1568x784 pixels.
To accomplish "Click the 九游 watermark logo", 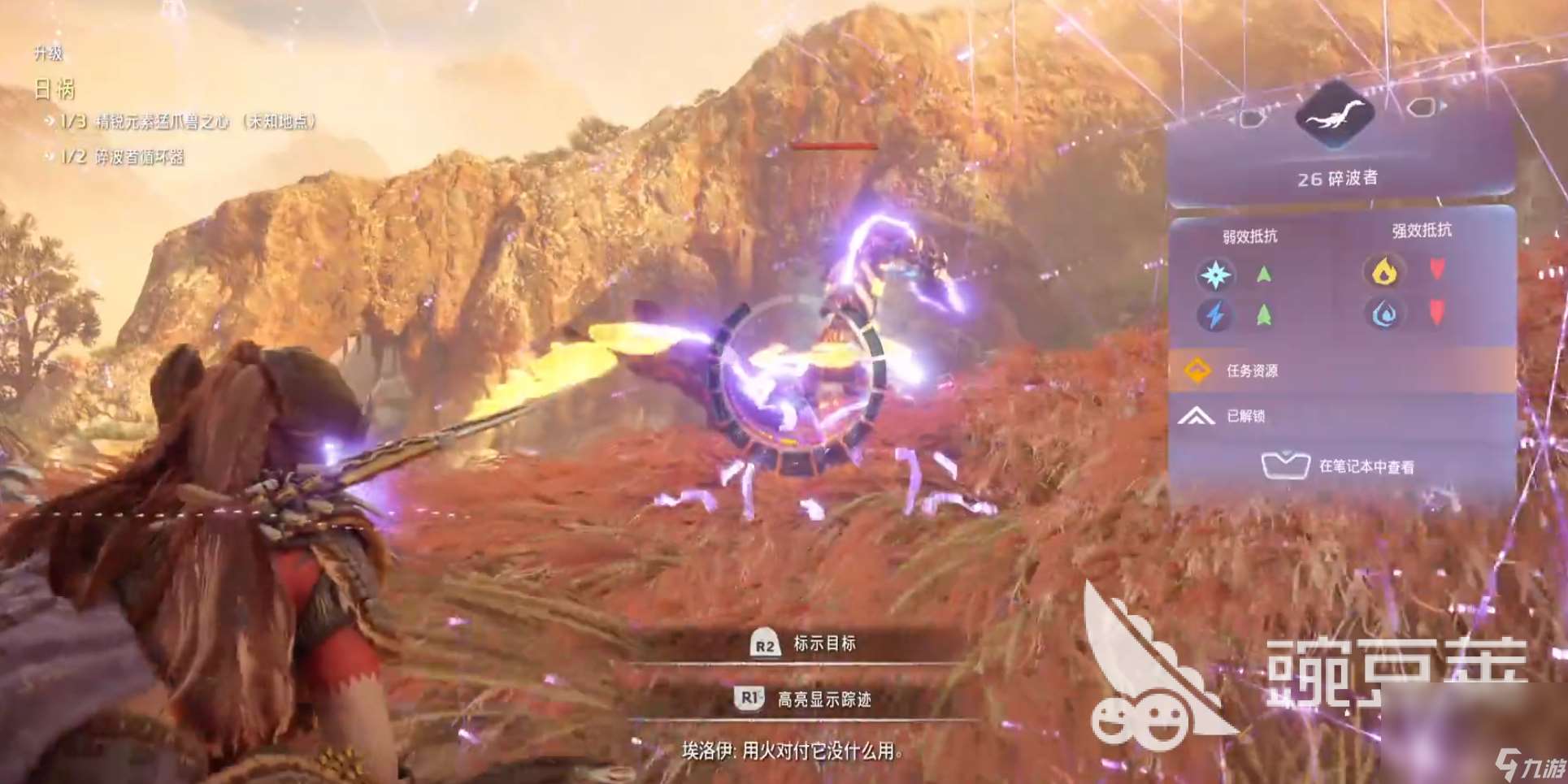I will coord(1531,766).
